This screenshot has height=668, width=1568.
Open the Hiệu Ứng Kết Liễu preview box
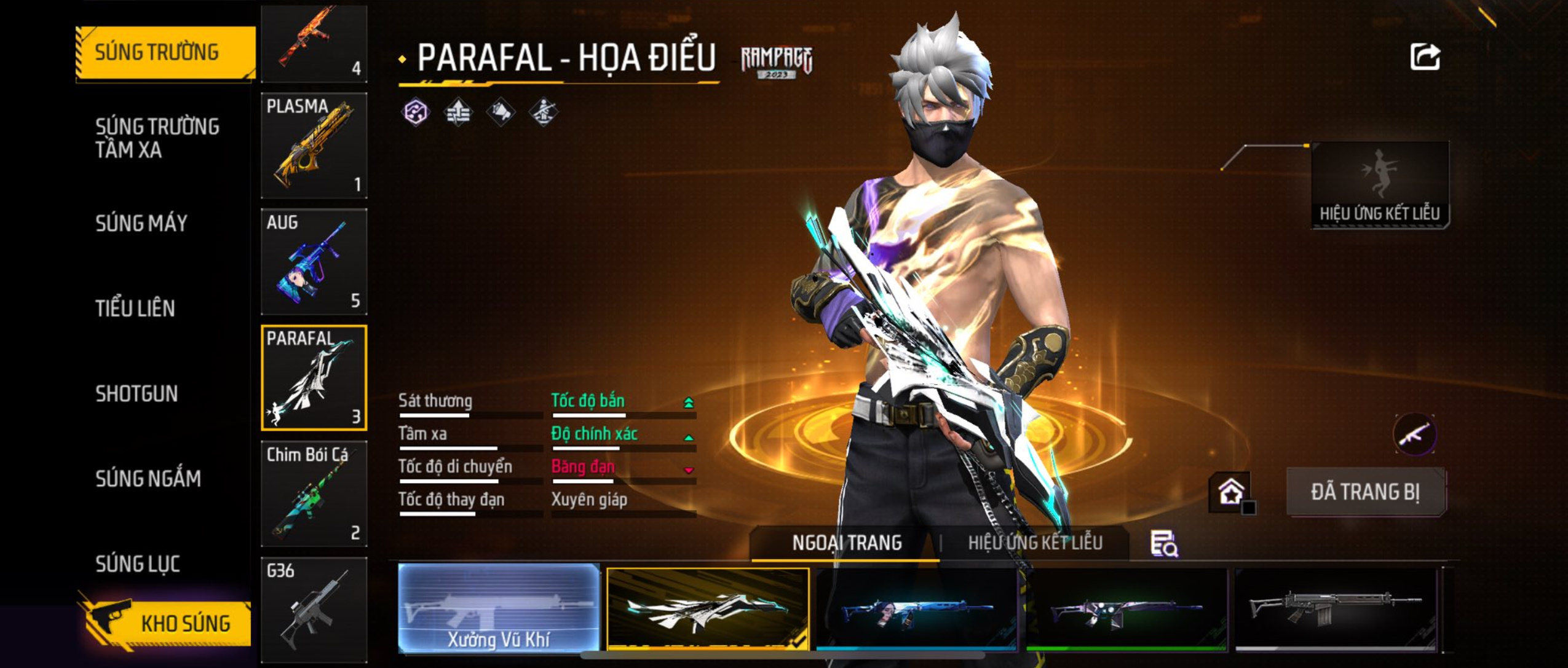coord(1379,184)
